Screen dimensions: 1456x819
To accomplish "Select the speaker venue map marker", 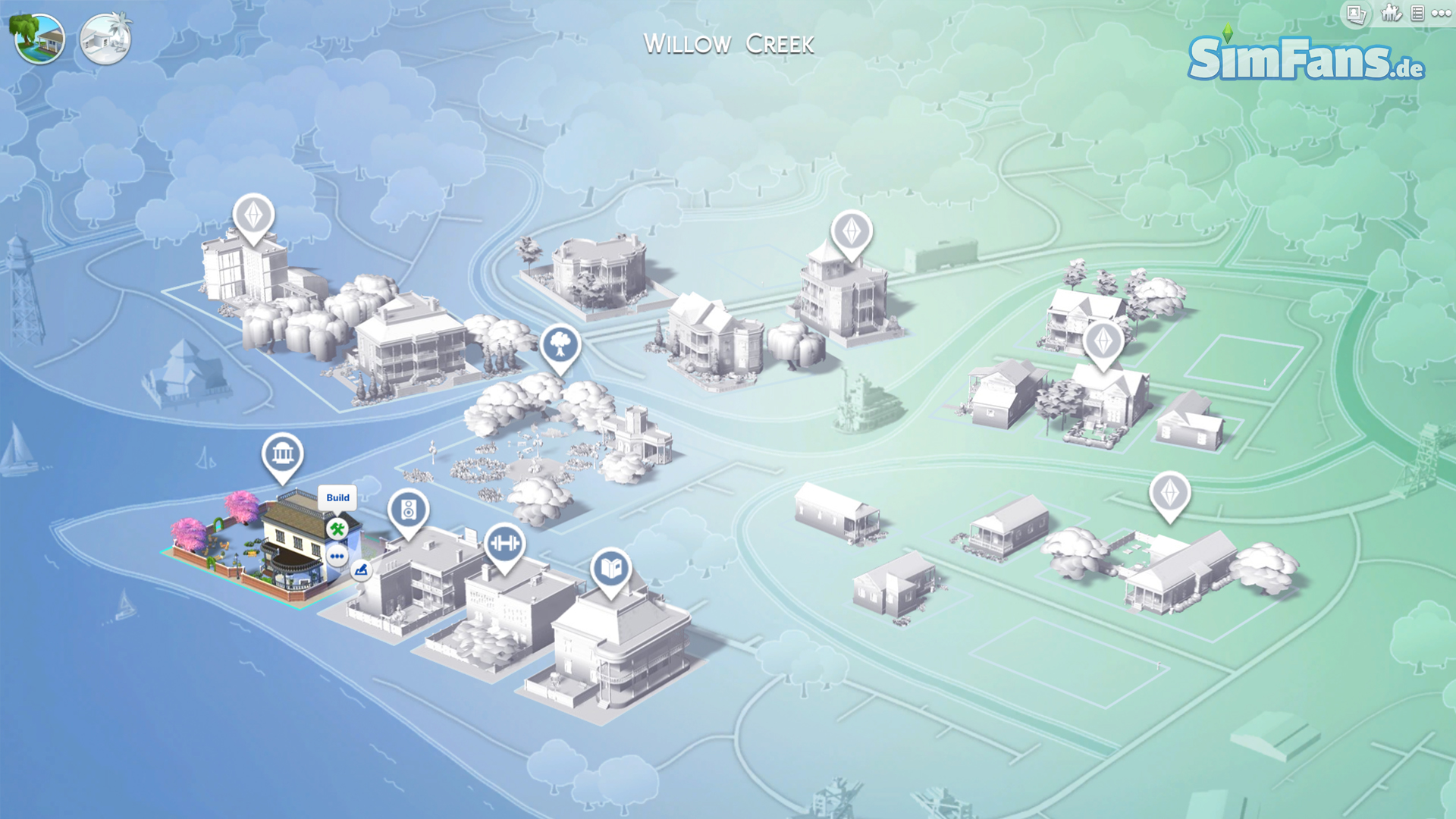I will (x=408, y=510).
